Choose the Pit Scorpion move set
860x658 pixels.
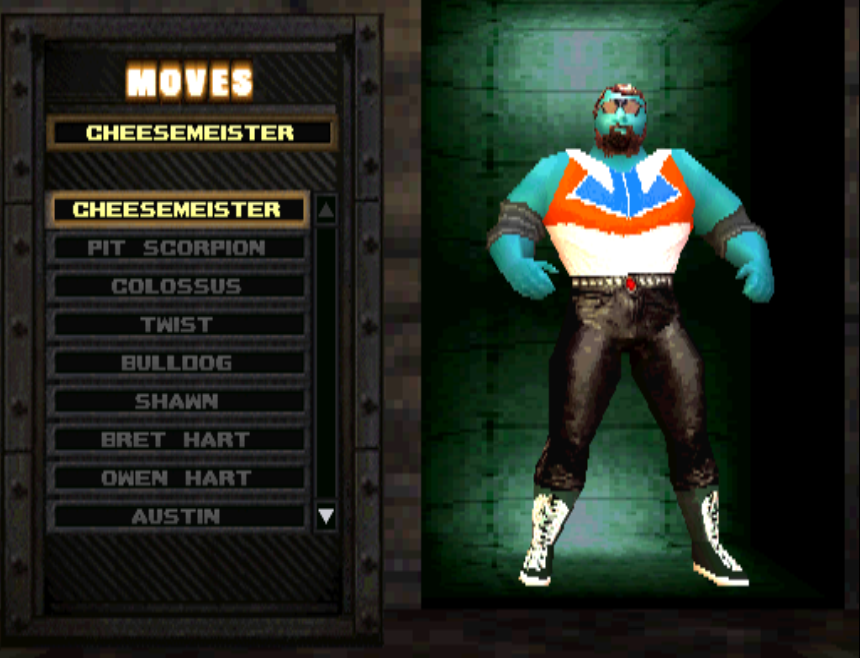pos(177,248)
